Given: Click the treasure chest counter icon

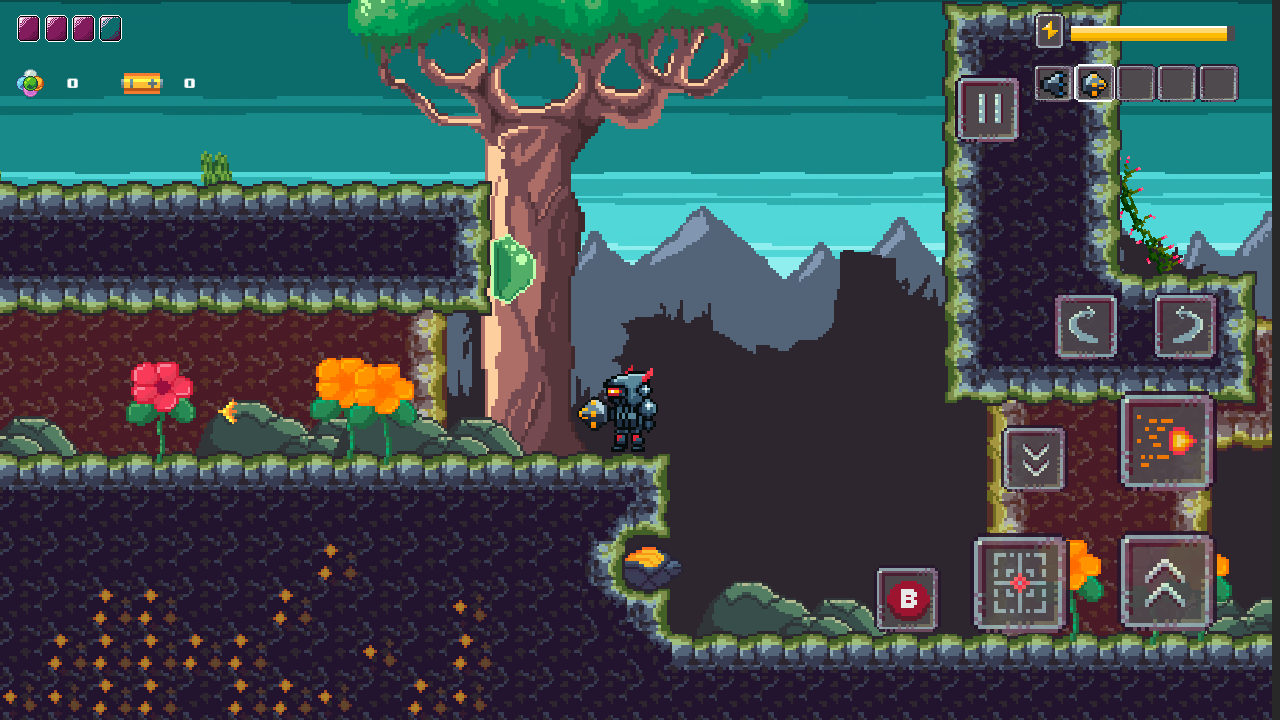Looking at the screenshot, I should (141, 83).
